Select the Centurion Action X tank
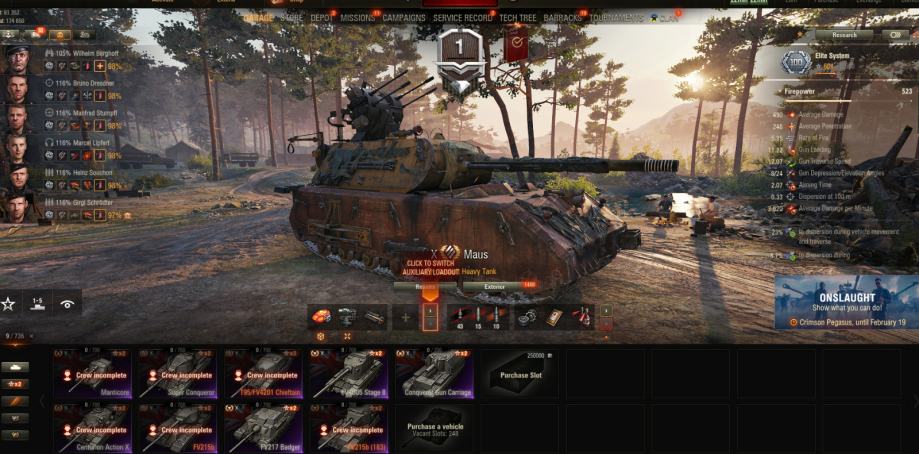The width and height of the screenshot is (919, 454). 92,427
